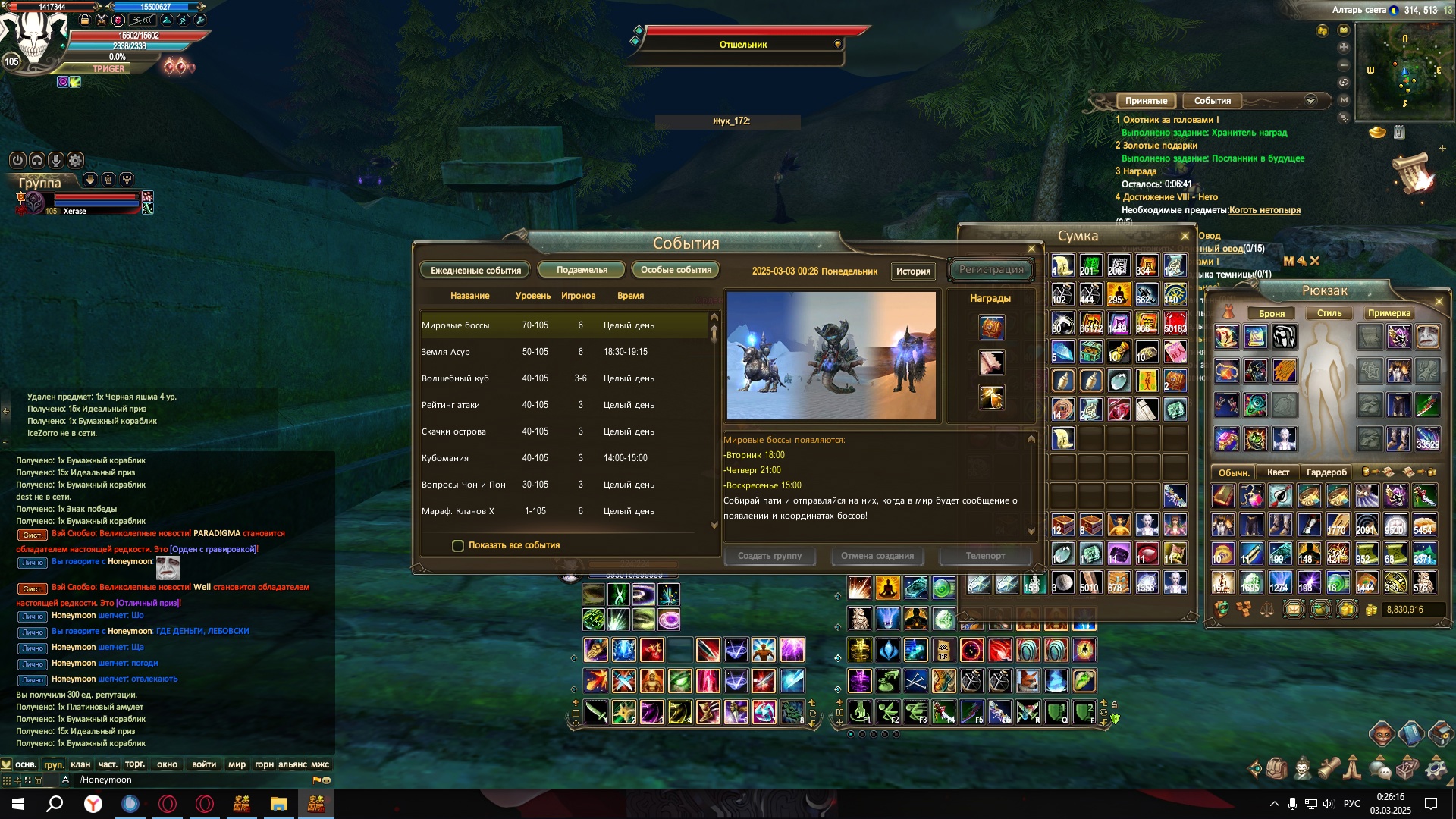Viewport: 1456px width, 819px height.
Task: Toggle the Показать все события checkbox
Action: (458, 545)
